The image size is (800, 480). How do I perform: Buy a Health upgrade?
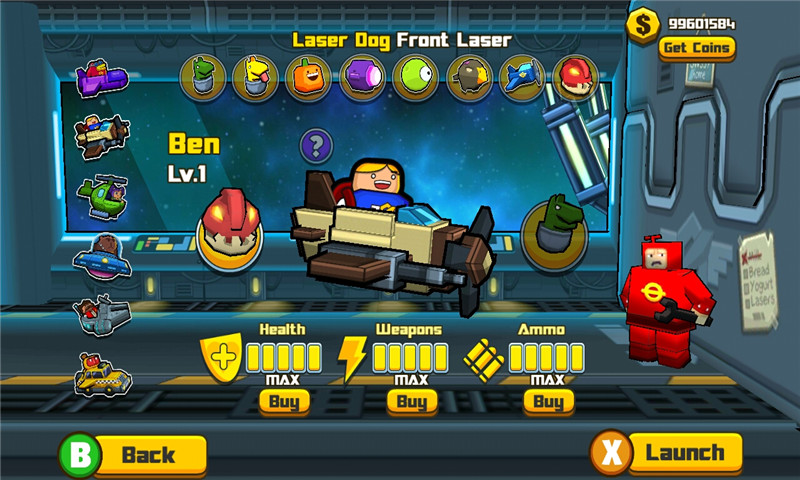point(284,402)
